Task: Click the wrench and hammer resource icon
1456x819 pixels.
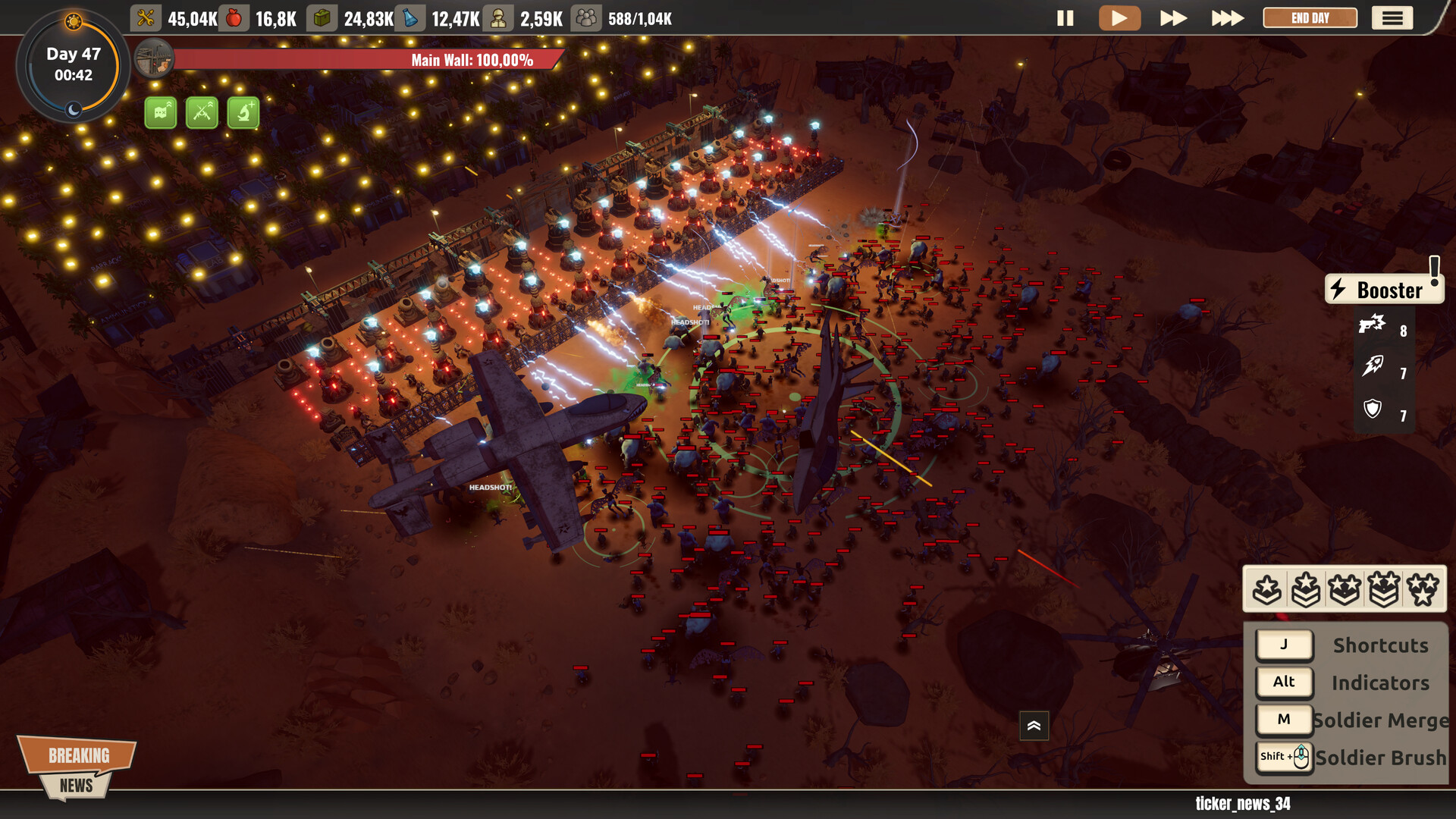Action: (146, 18)
